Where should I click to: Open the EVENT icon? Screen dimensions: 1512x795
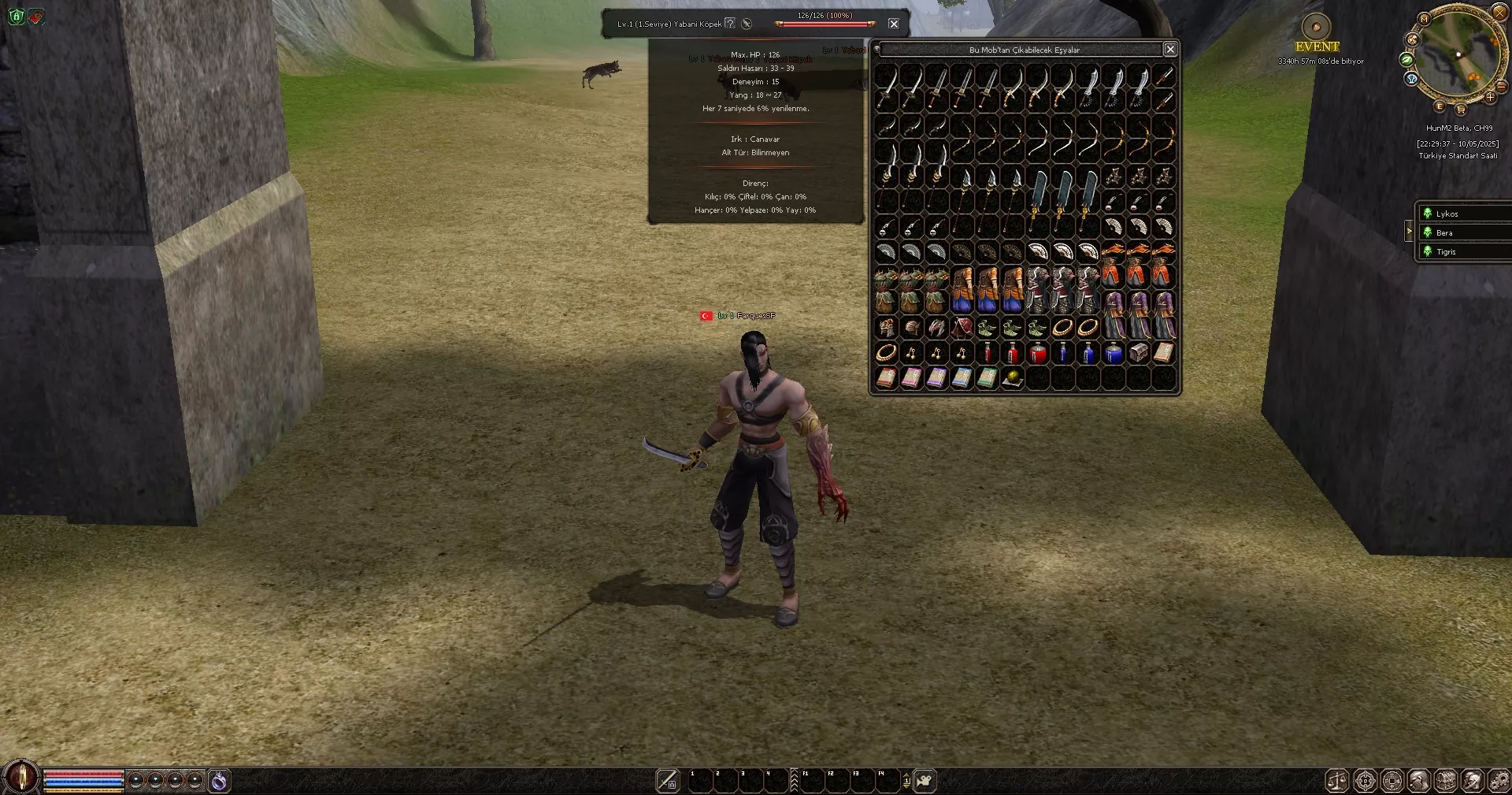click(x=1316, y=28)
